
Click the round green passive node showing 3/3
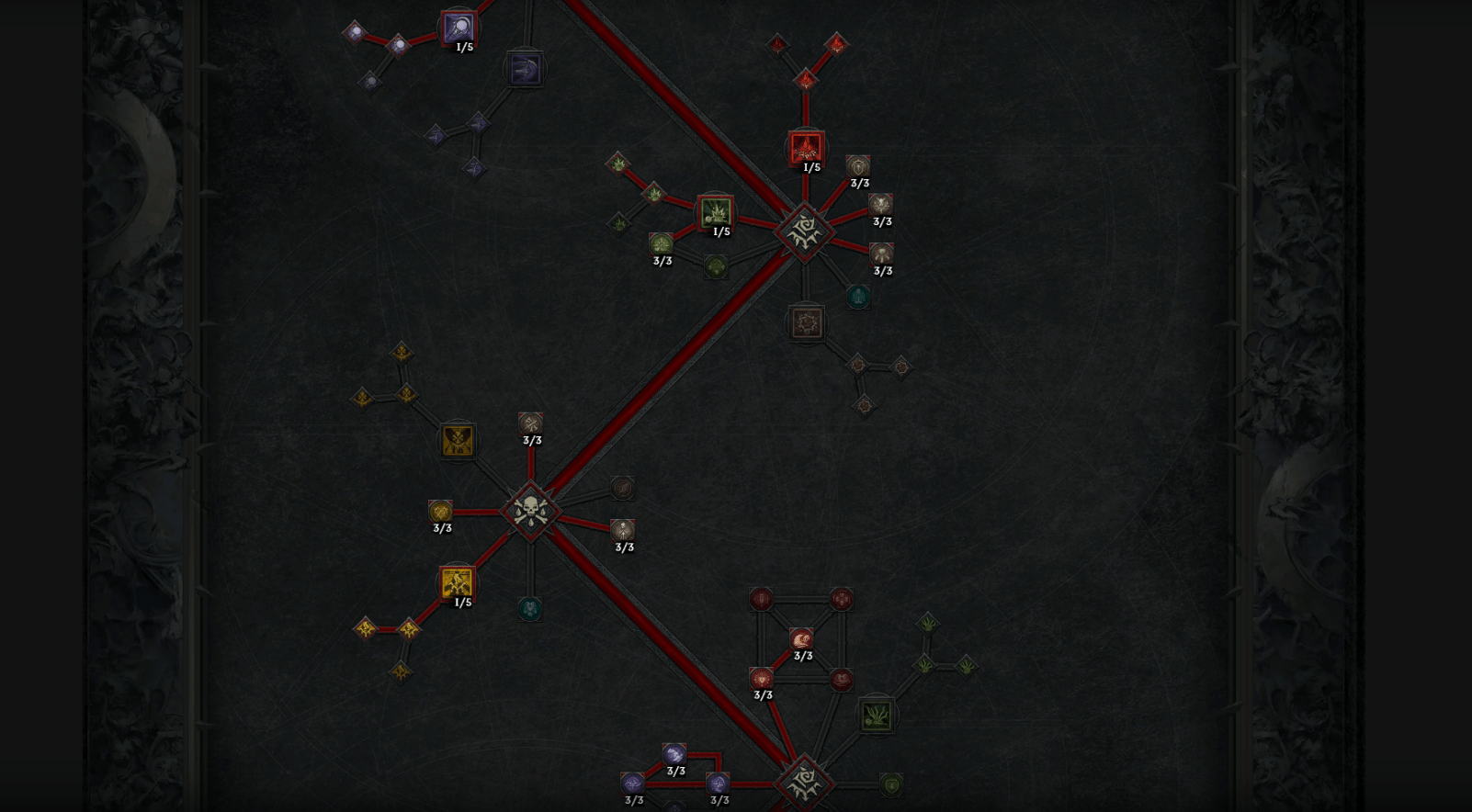662,244
